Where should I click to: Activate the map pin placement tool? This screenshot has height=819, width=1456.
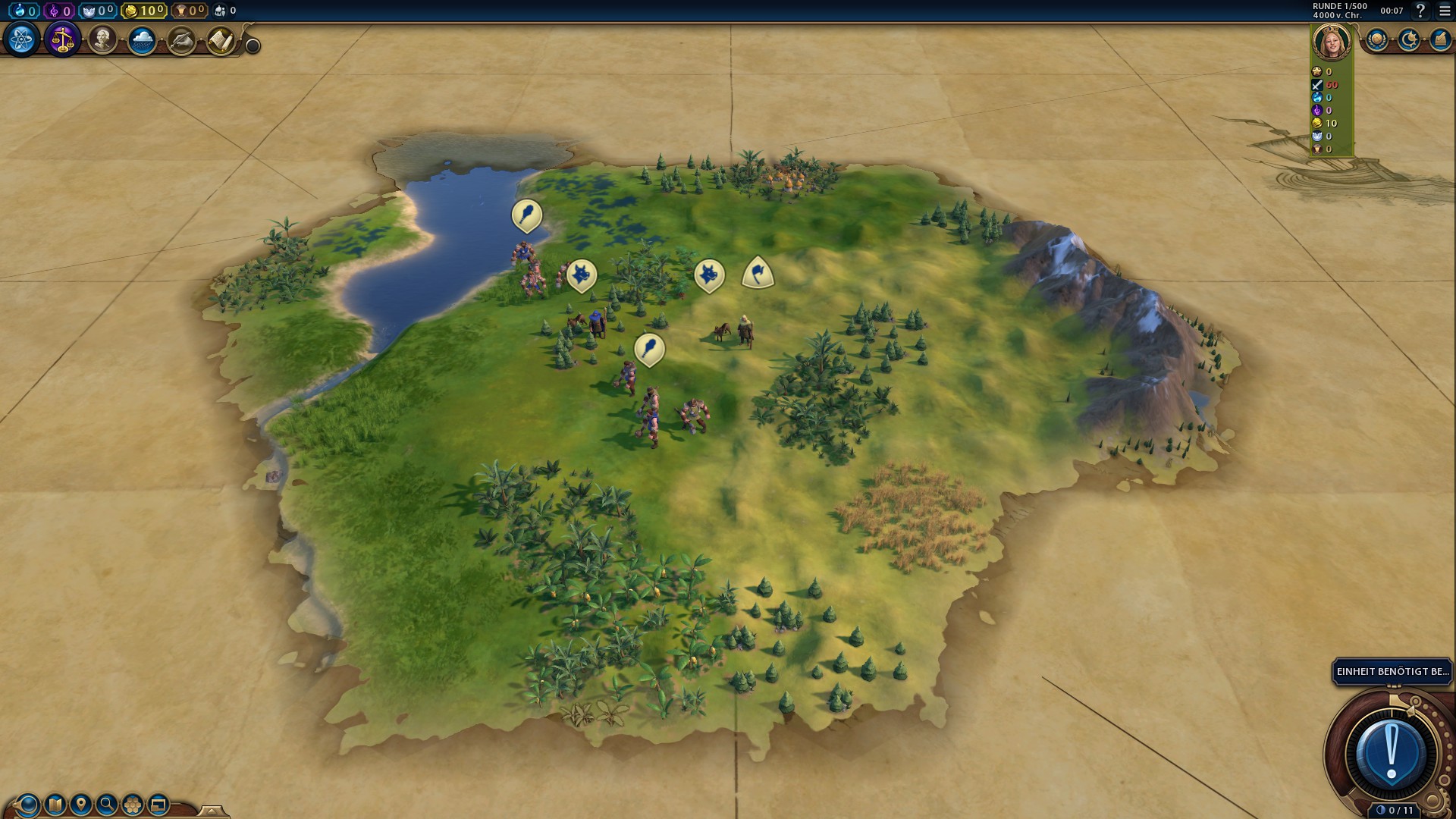coord(81,804)
